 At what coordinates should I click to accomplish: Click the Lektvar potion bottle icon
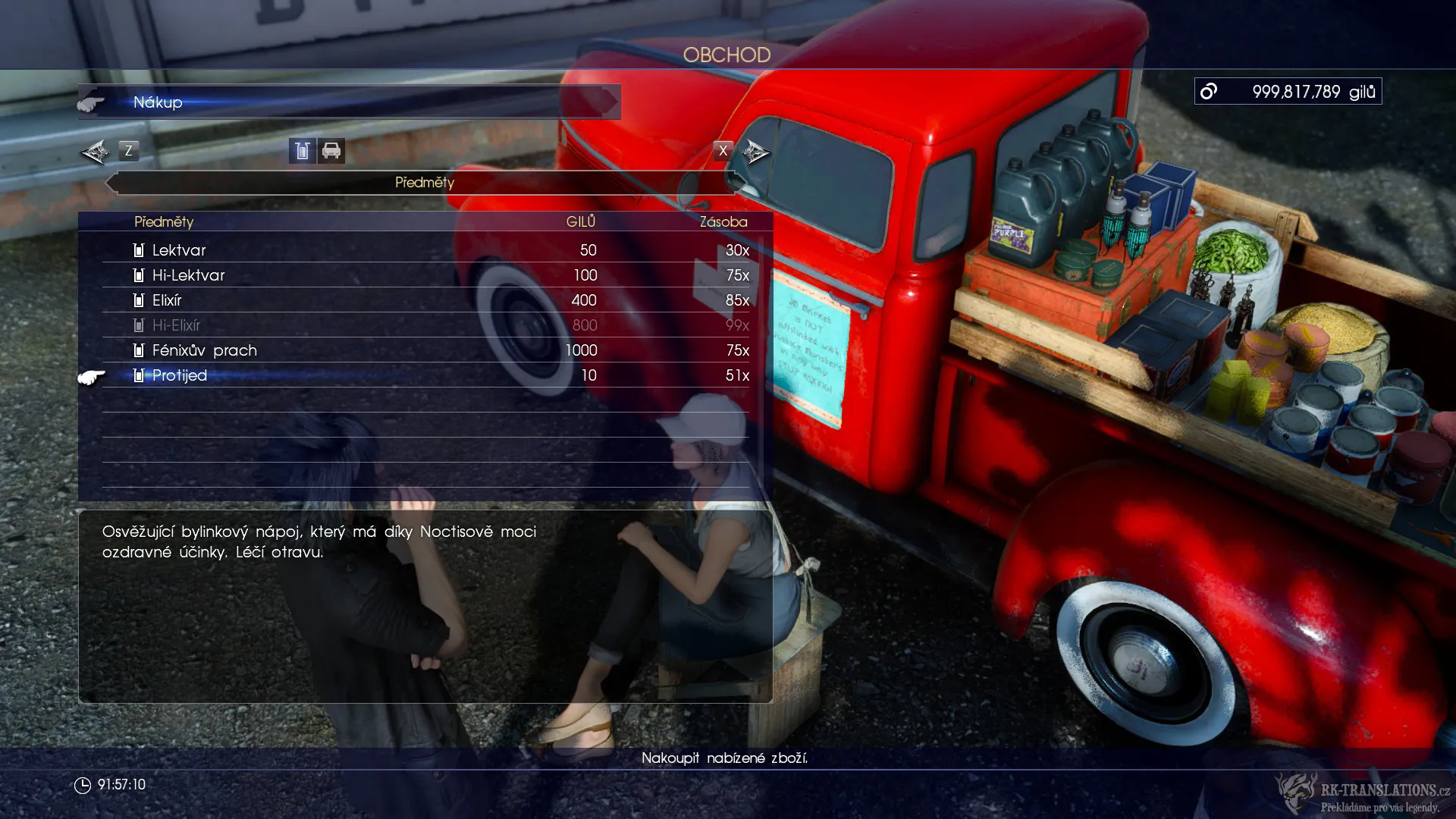138,250
